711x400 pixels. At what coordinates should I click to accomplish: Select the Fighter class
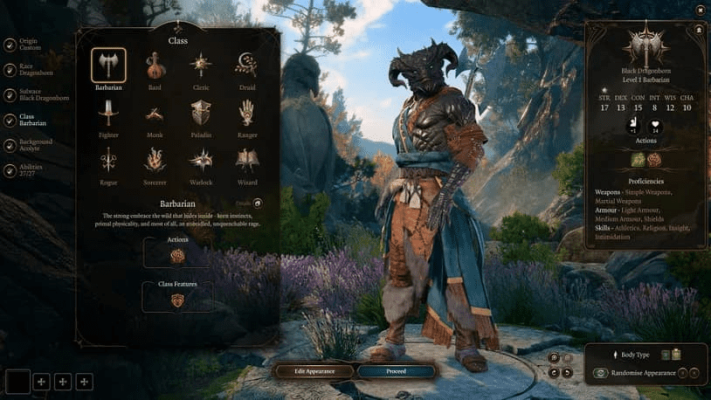(108, 113)
